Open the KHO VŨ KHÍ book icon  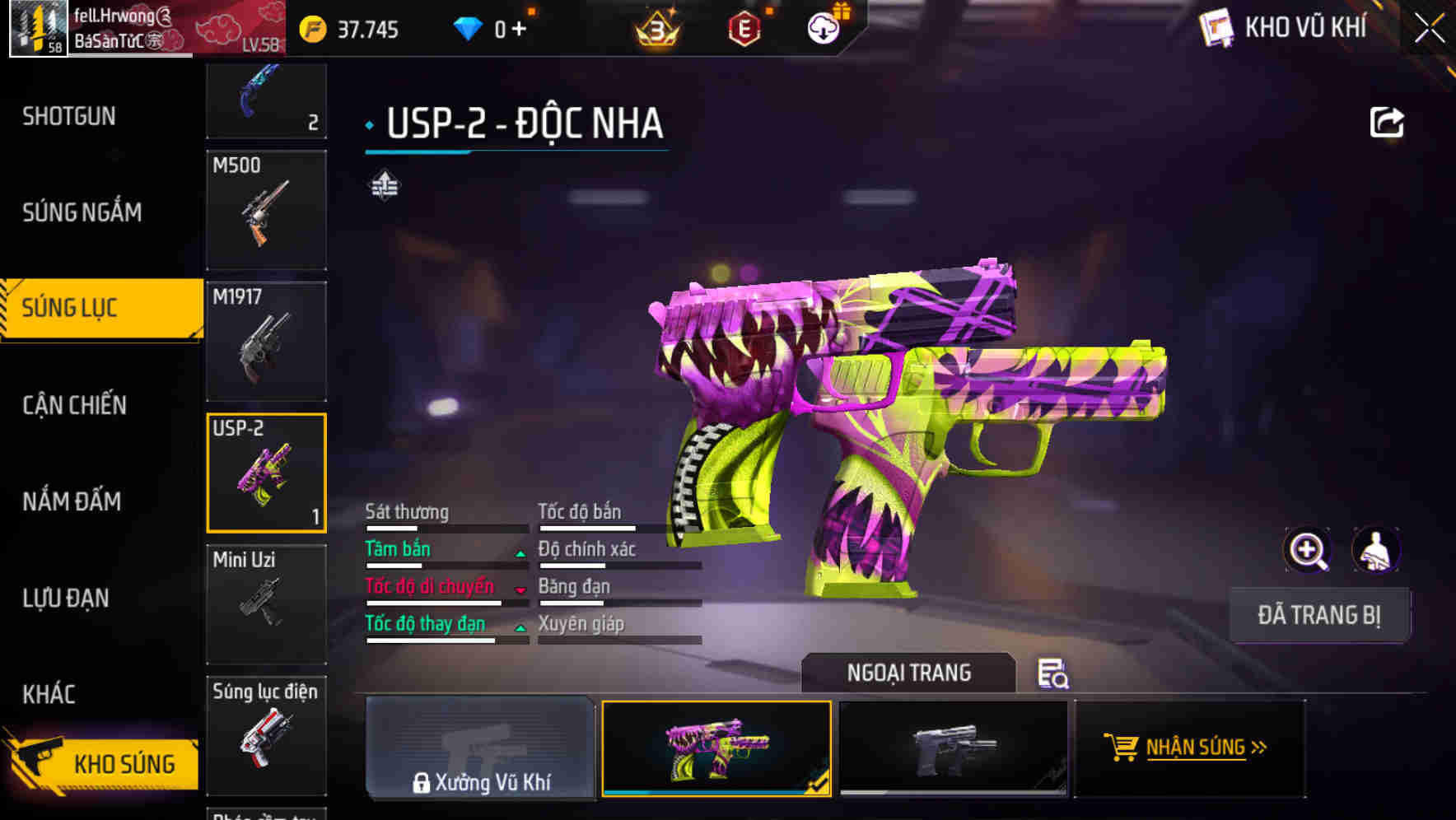(x=1216, y=27)
